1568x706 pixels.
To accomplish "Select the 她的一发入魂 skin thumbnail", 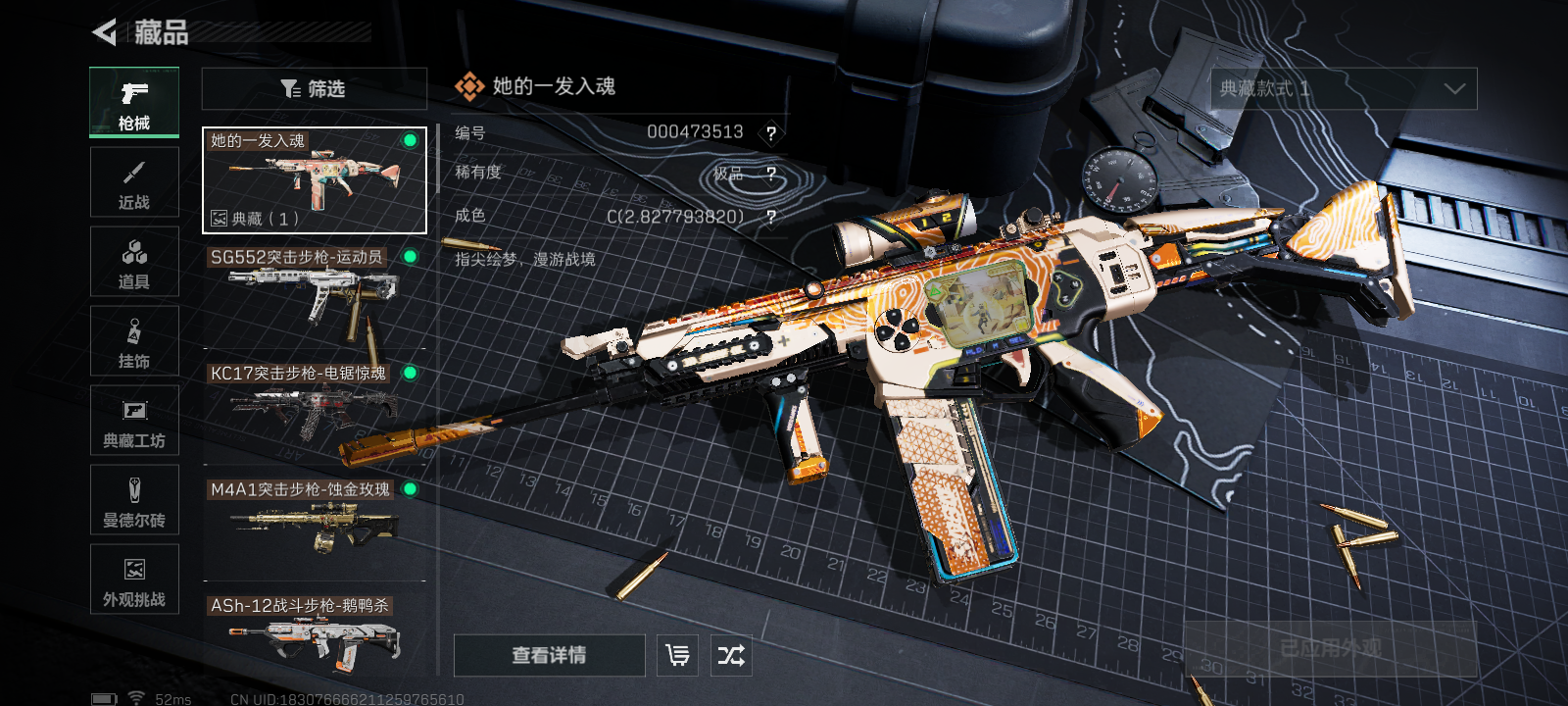I will [x=315, y=180].
